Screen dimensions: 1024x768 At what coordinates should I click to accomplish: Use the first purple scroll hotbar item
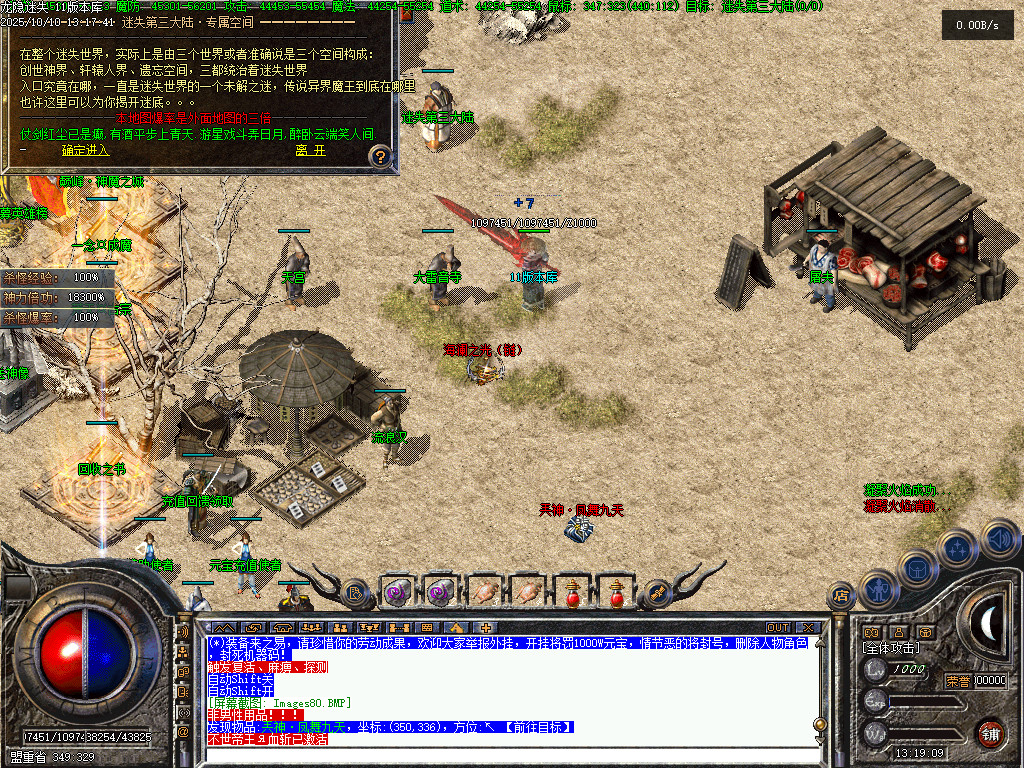(x=397, y=592)
